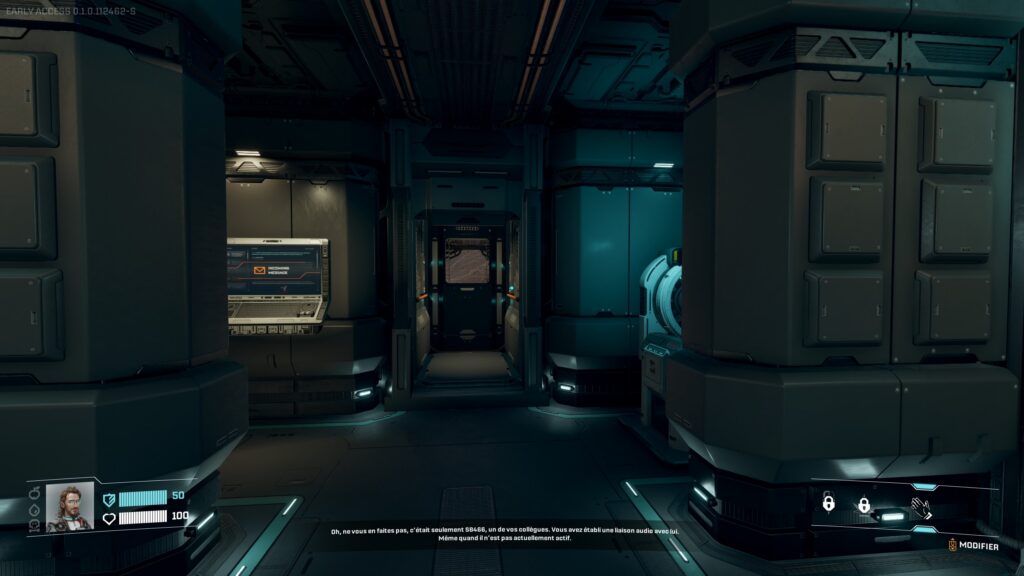Click the player character portrait
This screenshot has width=1024, height=576.
(70, 506)
